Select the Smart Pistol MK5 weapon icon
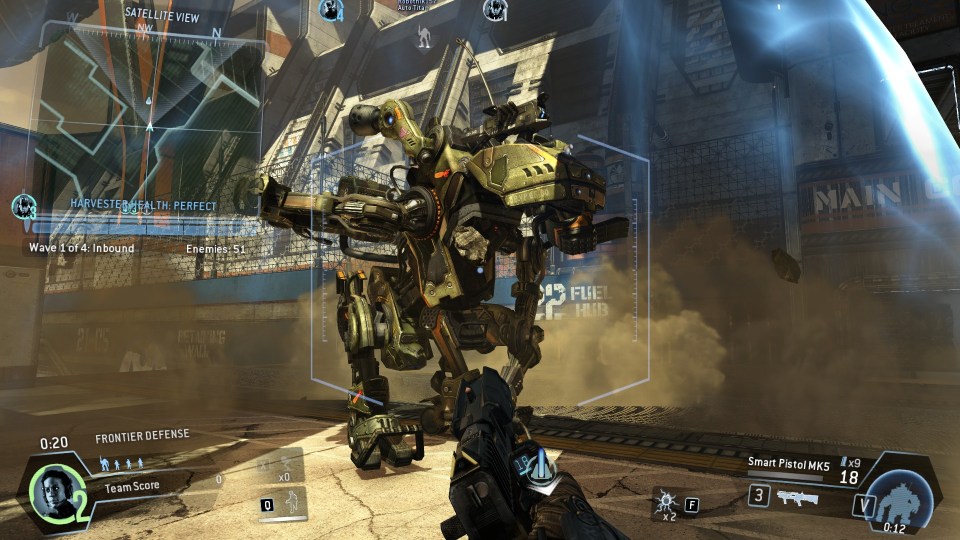The image size is (960, 540). (797, 497)
